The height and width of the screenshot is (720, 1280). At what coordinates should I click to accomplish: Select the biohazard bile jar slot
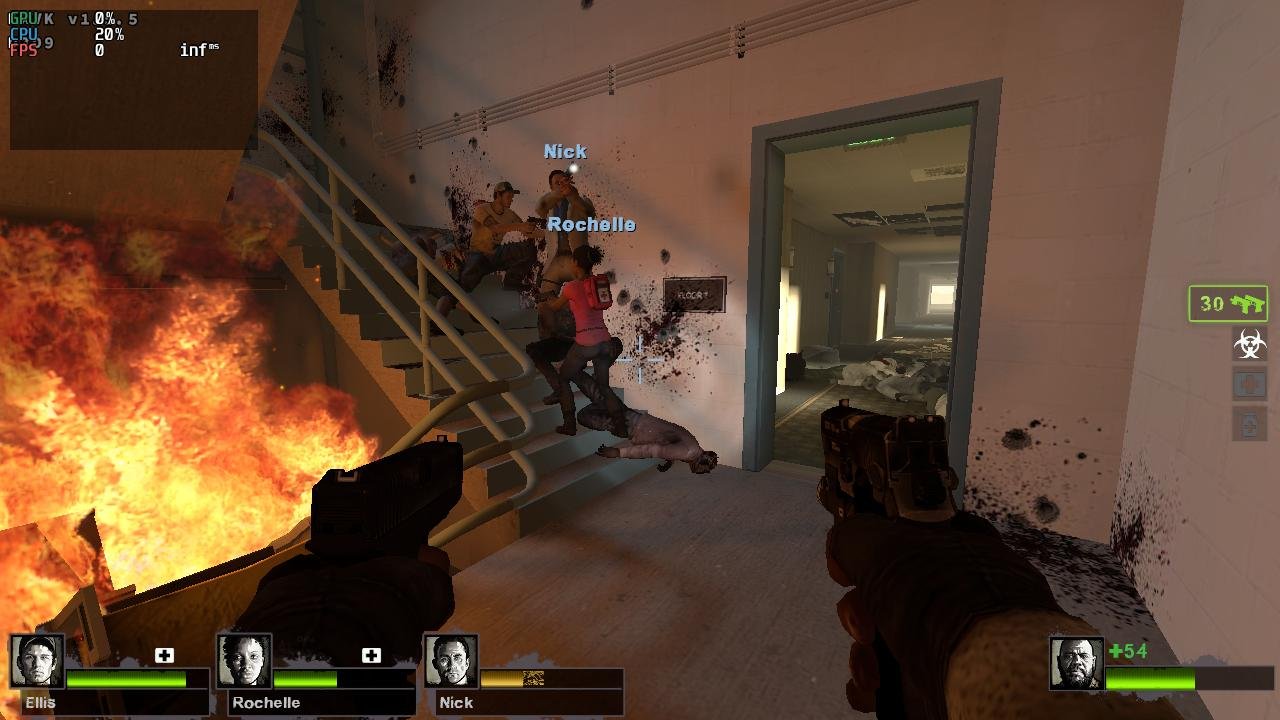pos(1249,345)
